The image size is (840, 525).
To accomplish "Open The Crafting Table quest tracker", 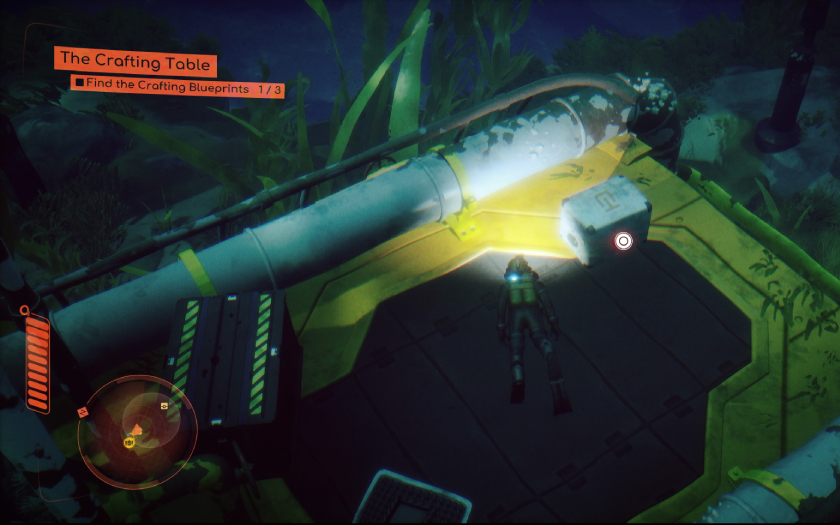I will tap(134, 62).
